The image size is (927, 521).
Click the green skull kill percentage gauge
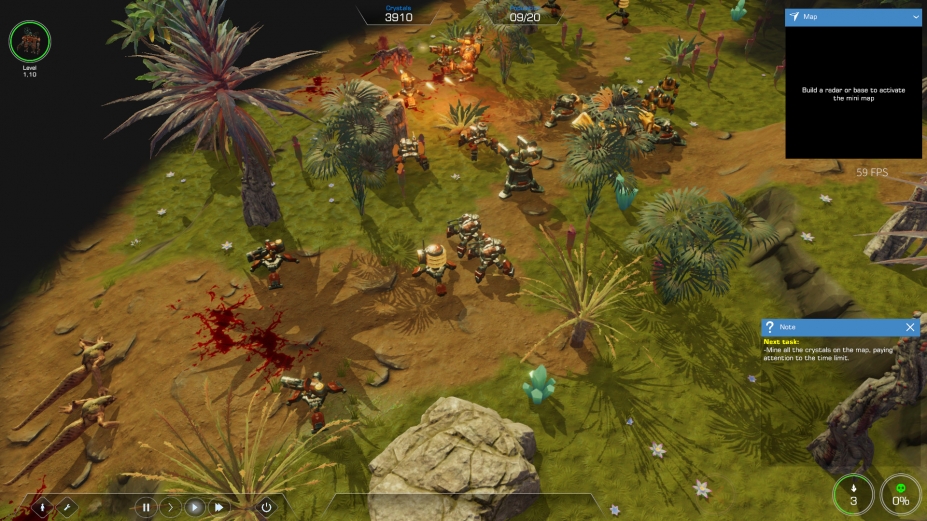coord(900,494)
